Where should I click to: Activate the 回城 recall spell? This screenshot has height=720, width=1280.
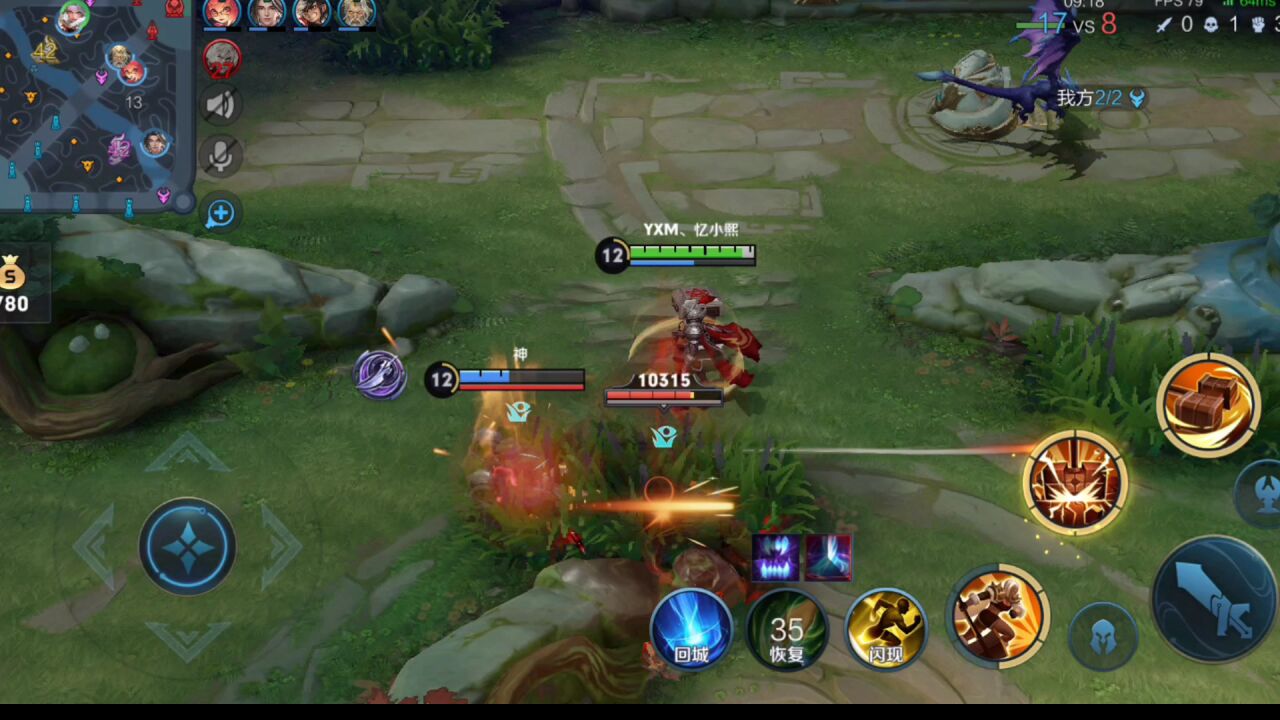pos(691,630)
